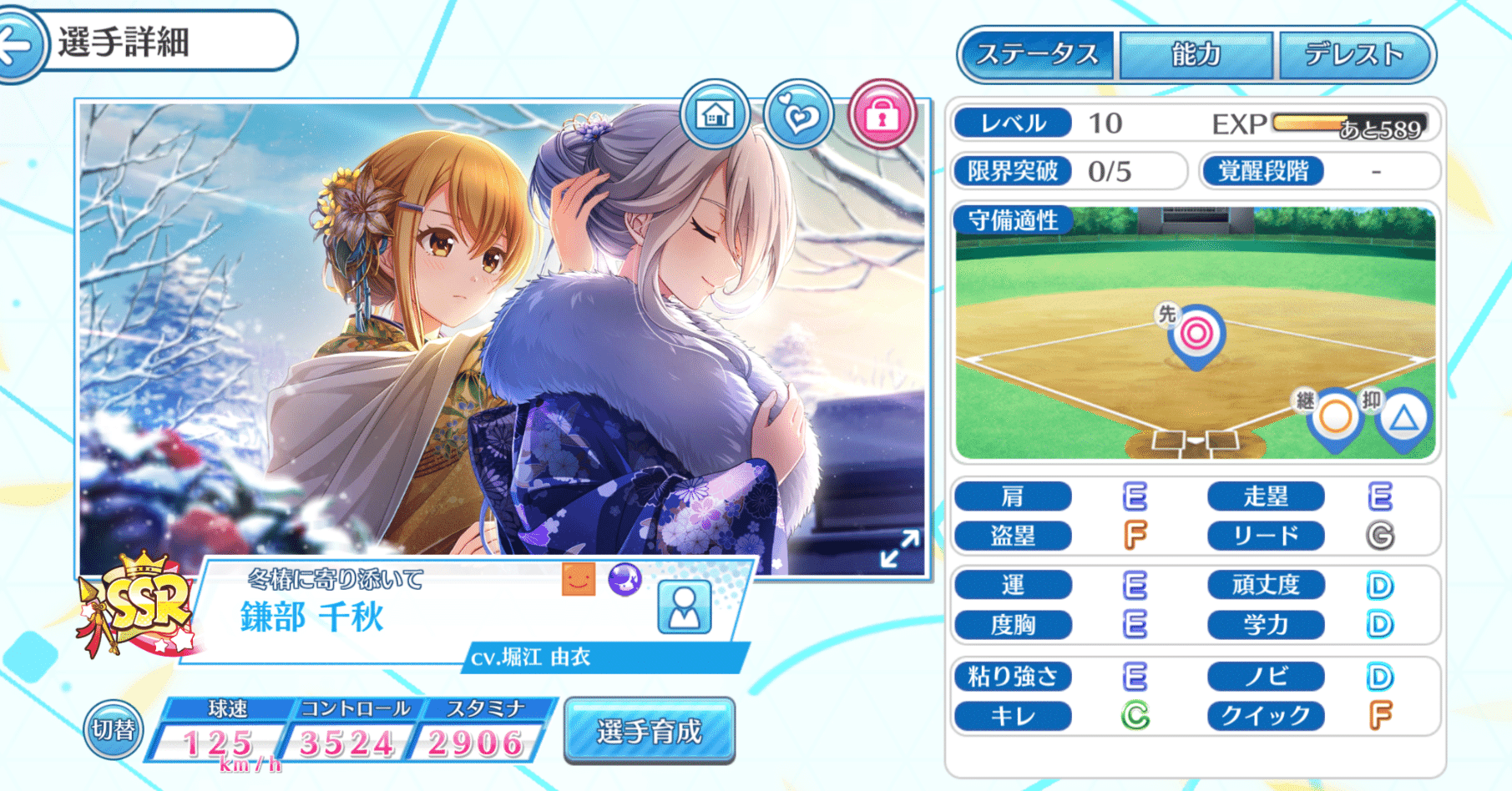This screenshot has height=791, width=1512.
Task: Select the 限界突破 0/5 field
Action: (1069, 171)
